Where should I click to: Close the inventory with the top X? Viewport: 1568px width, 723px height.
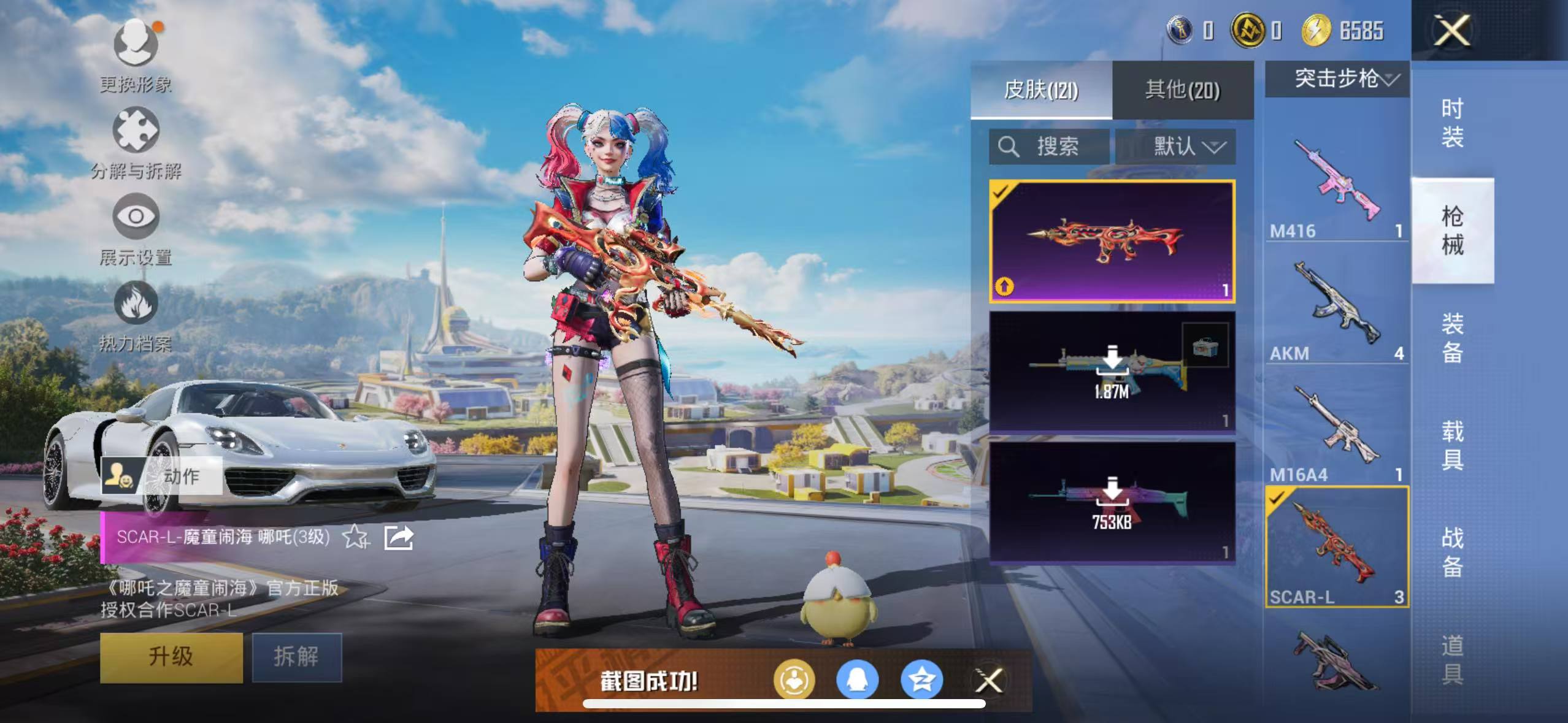(1452, 31)
